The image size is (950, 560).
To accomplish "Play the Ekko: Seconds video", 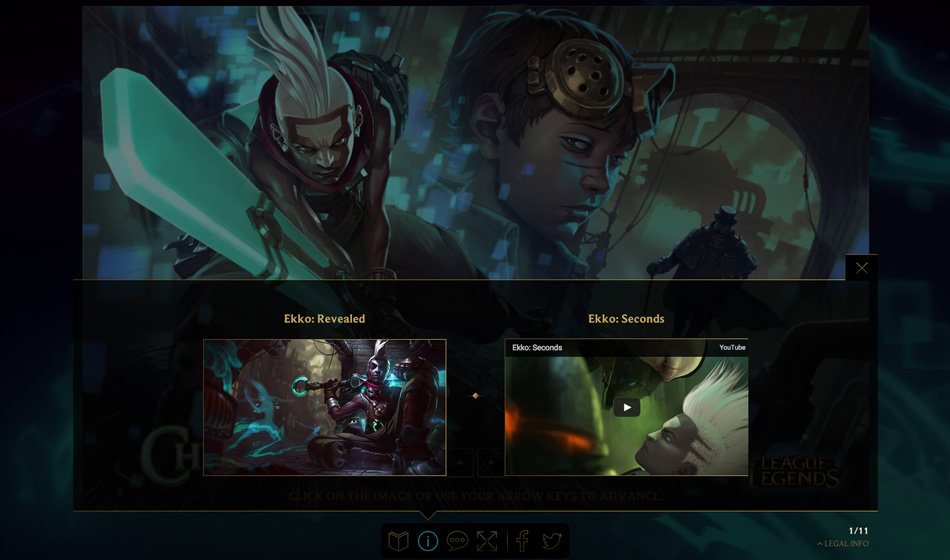I will [x=627, y=407].
